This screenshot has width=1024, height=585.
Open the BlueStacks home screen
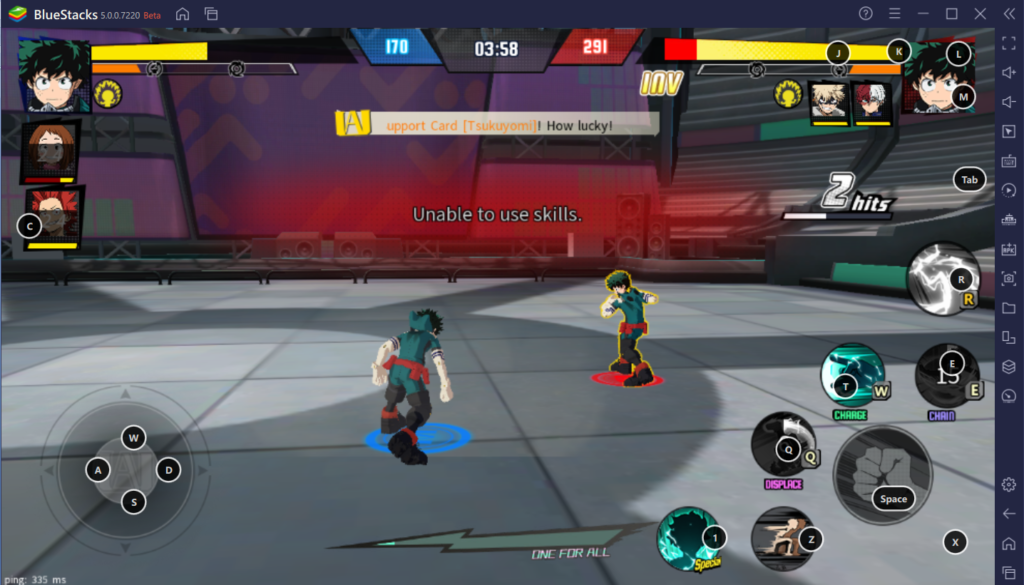tap(182, 13)
